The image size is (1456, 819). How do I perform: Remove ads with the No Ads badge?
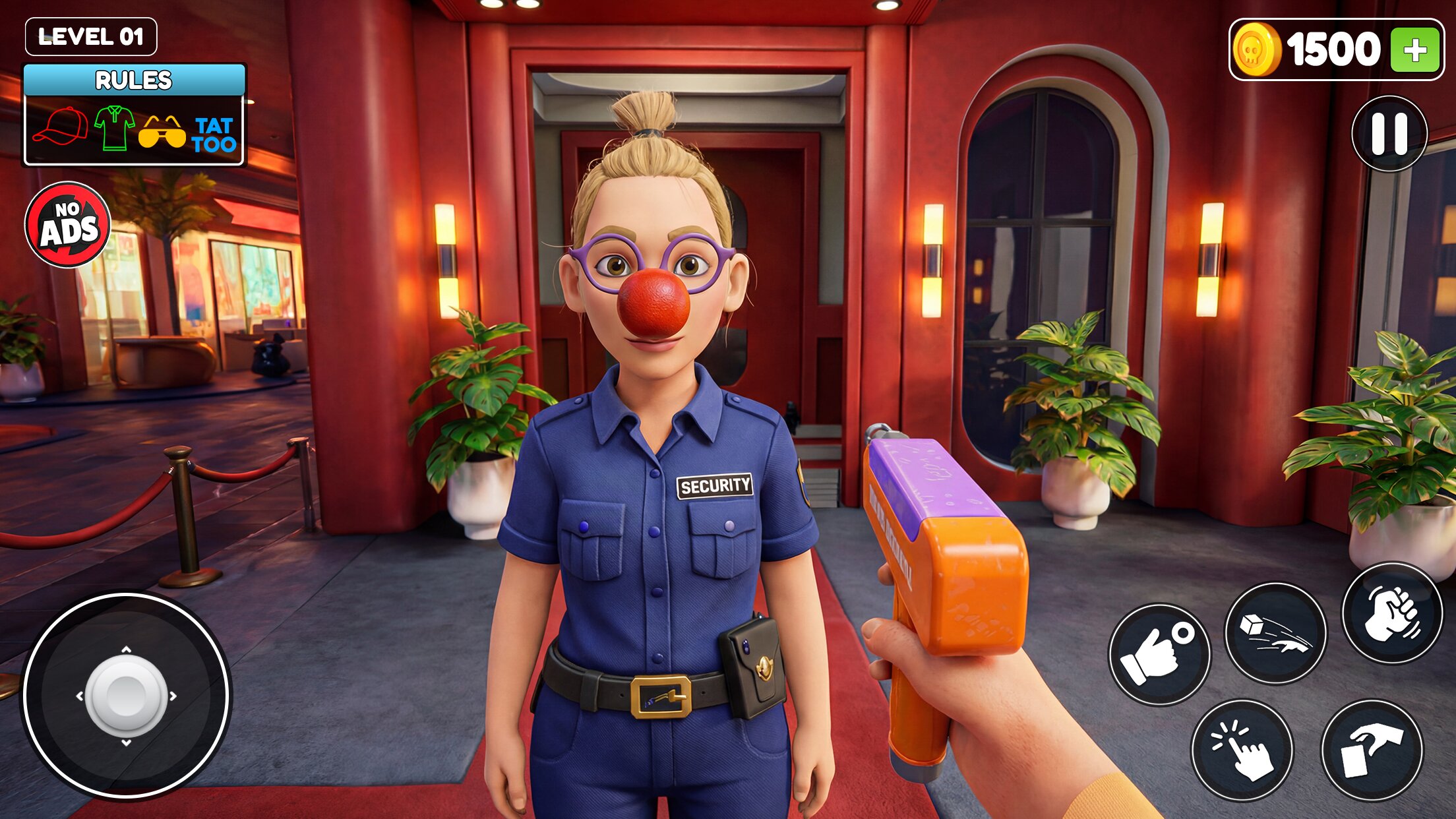click(x=68, y=225)
